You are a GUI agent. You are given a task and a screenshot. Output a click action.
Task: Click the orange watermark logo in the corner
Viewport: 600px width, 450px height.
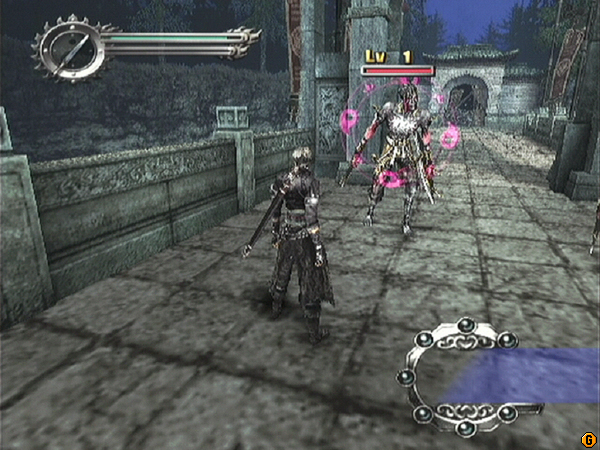coord(589,439)
